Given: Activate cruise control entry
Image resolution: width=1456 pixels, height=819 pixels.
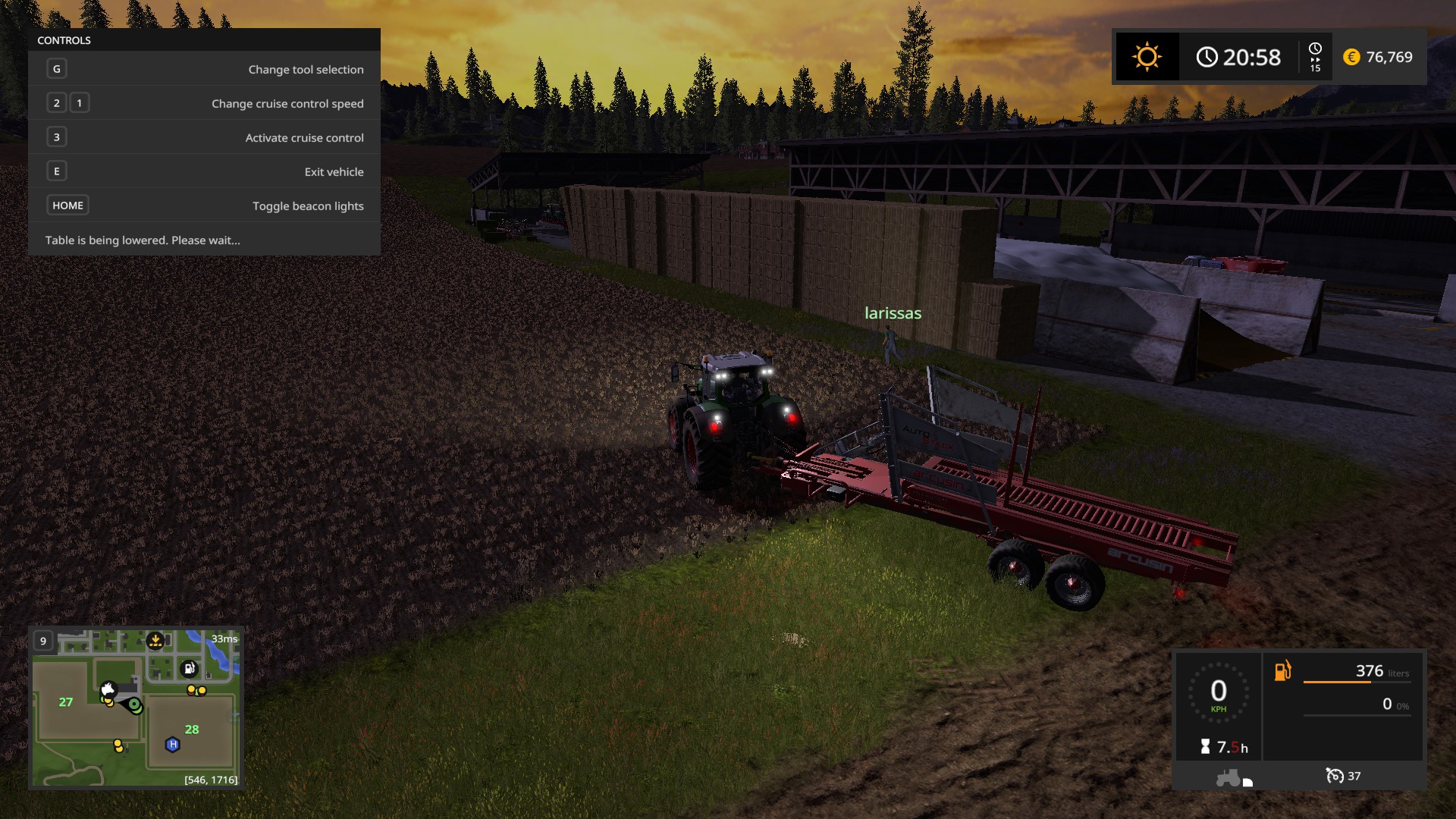Looking at the screenshot, I should [303, 137].
